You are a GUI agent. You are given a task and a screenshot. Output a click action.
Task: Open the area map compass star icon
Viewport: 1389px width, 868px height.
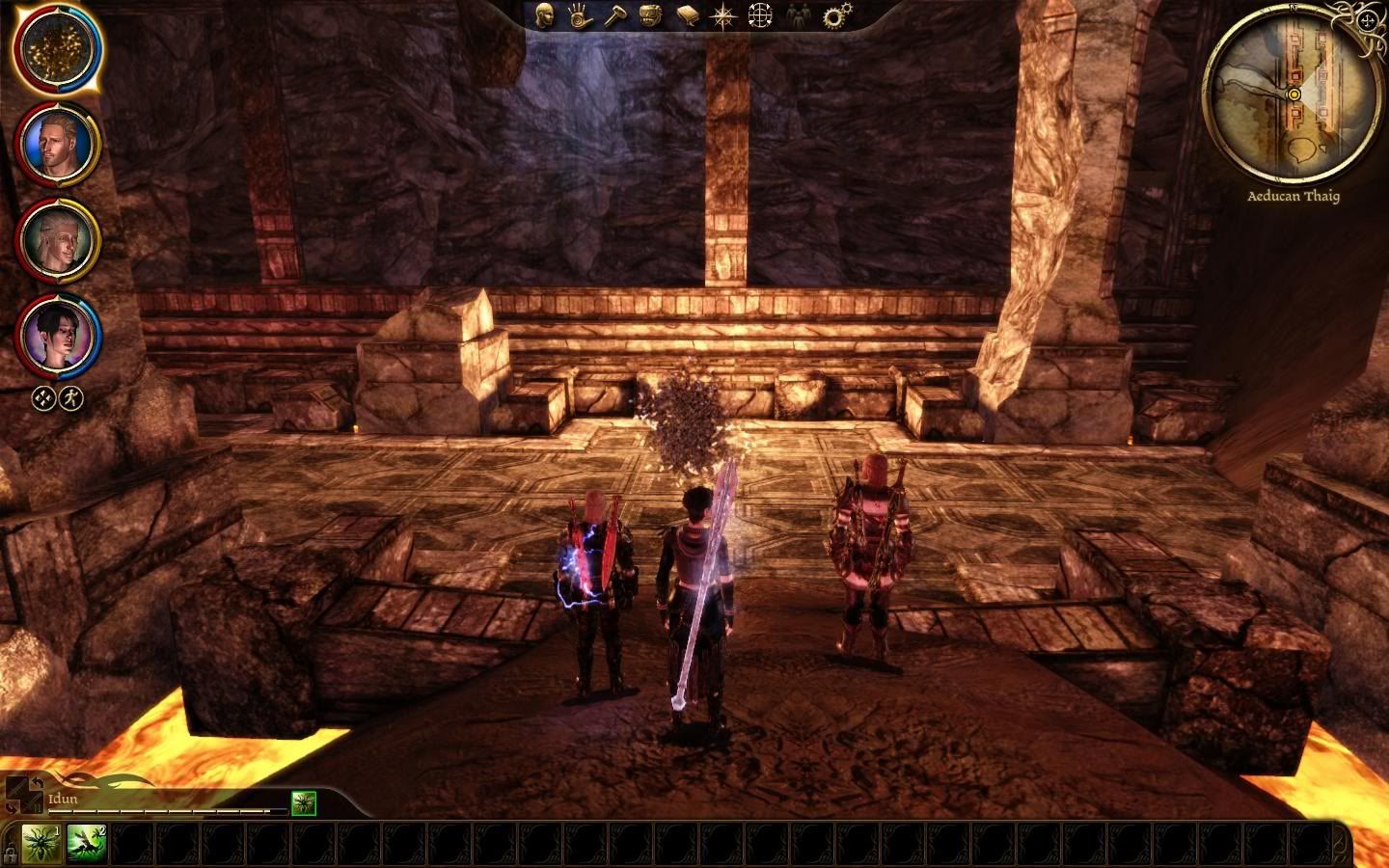tap(722, 16)
